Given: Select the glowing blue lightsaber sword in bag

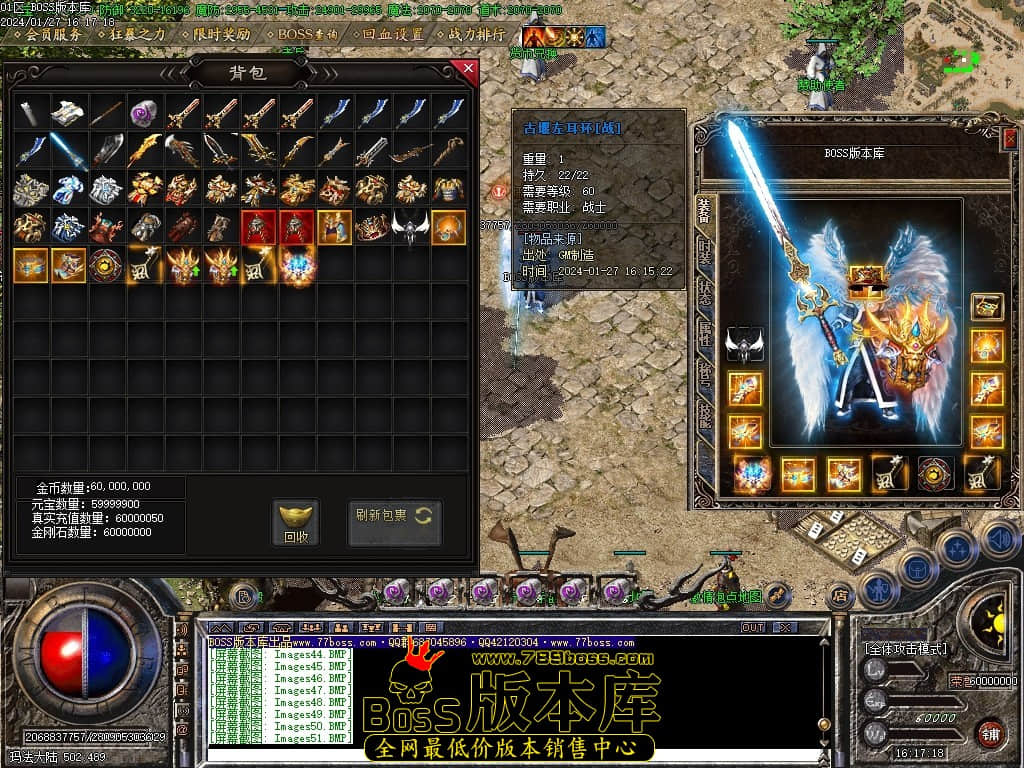Looking at the screenshot, I should [68, 150].
